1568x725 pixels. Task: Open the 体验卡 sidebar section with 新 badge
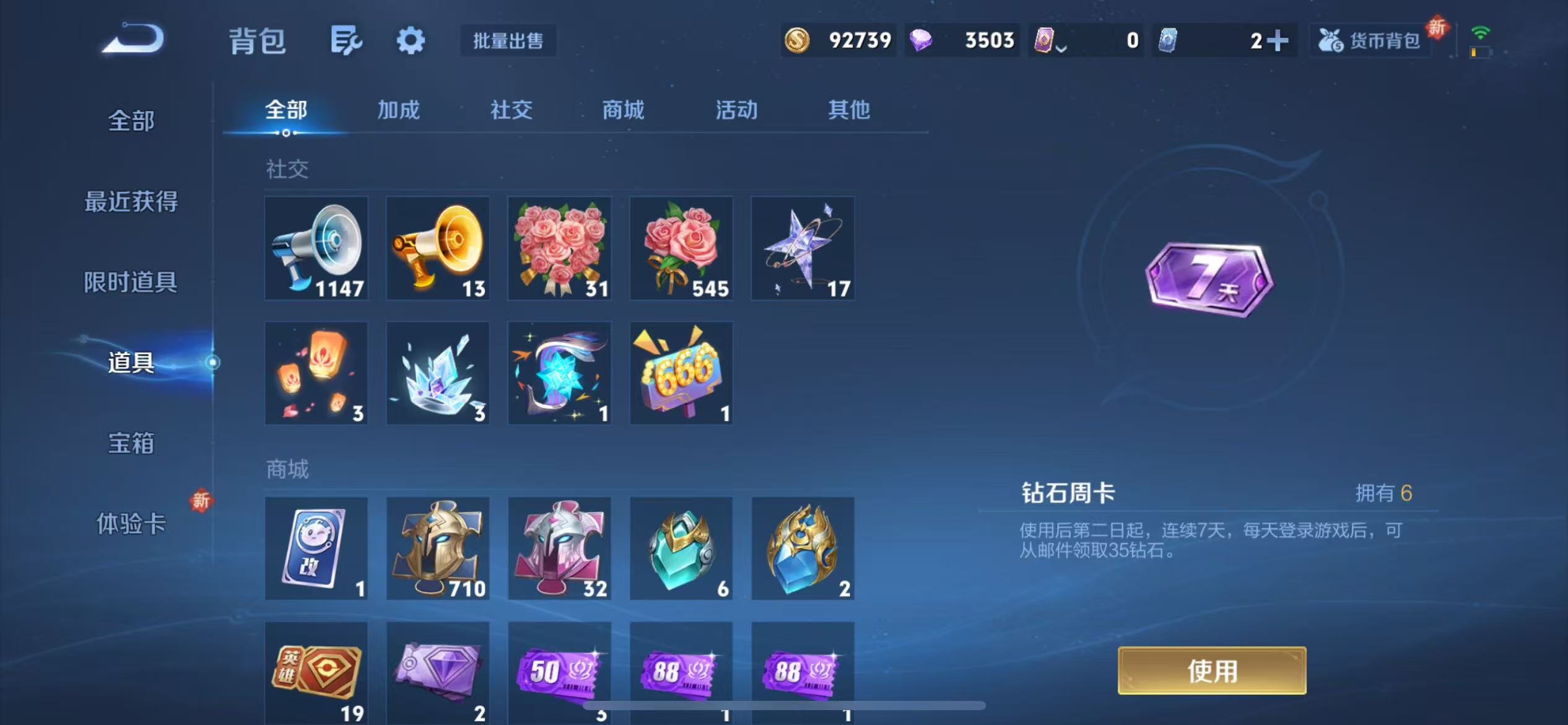[x=132, y=524]
